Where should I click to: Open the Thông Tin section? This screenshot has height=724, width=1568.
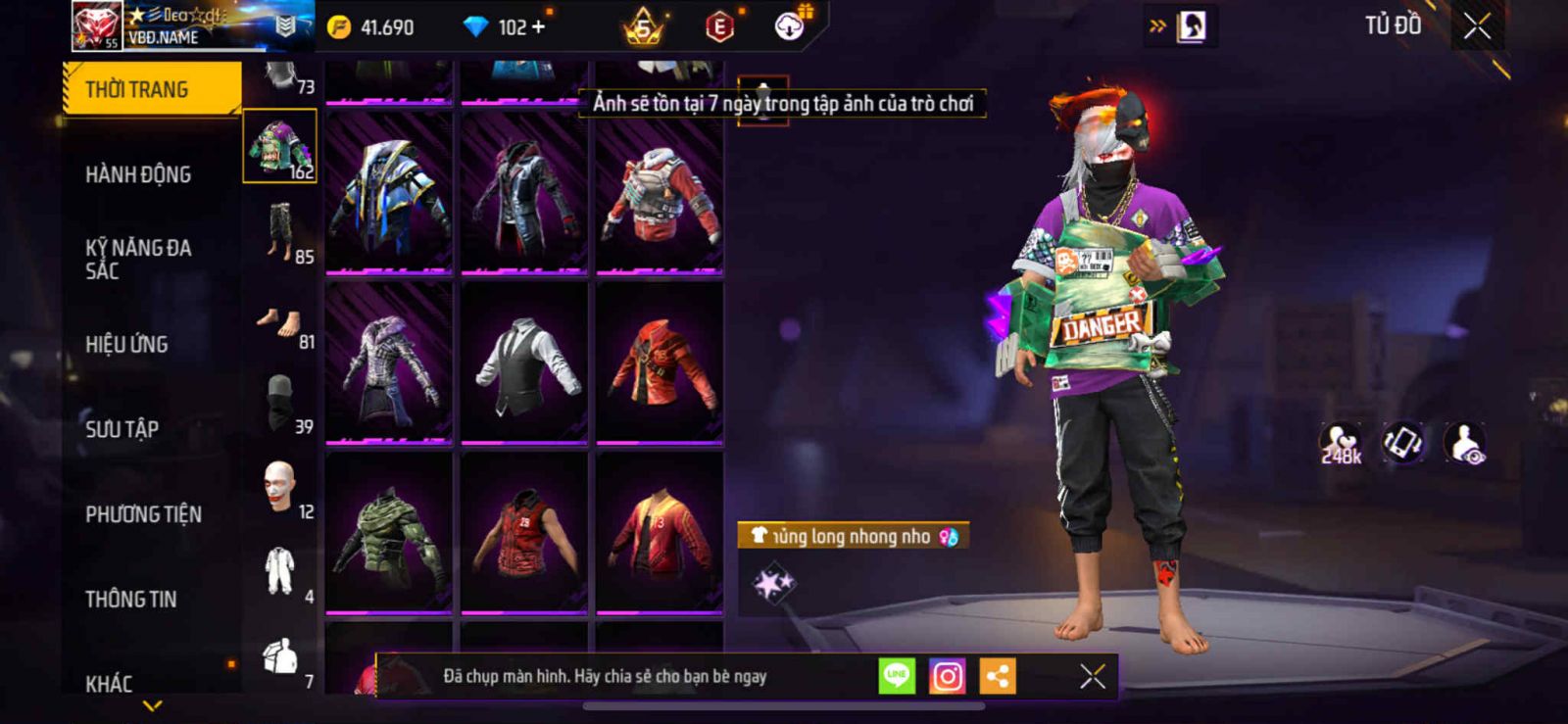click(130, 599)
